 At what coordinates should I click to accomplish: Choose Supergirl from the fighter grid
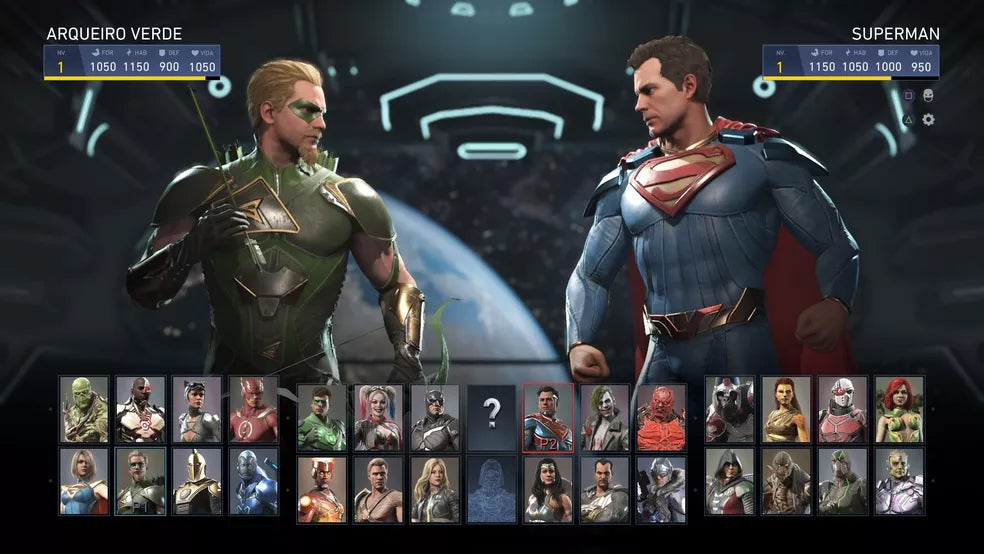[84, 481]
